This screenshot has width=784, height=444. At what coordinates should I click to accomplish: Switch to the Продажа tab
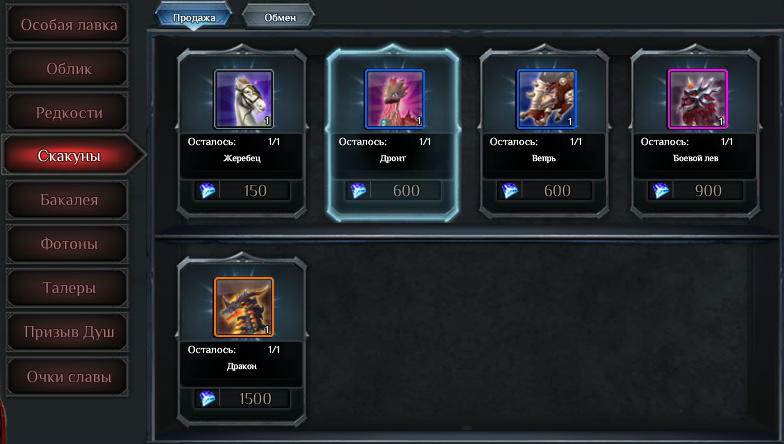194,17
